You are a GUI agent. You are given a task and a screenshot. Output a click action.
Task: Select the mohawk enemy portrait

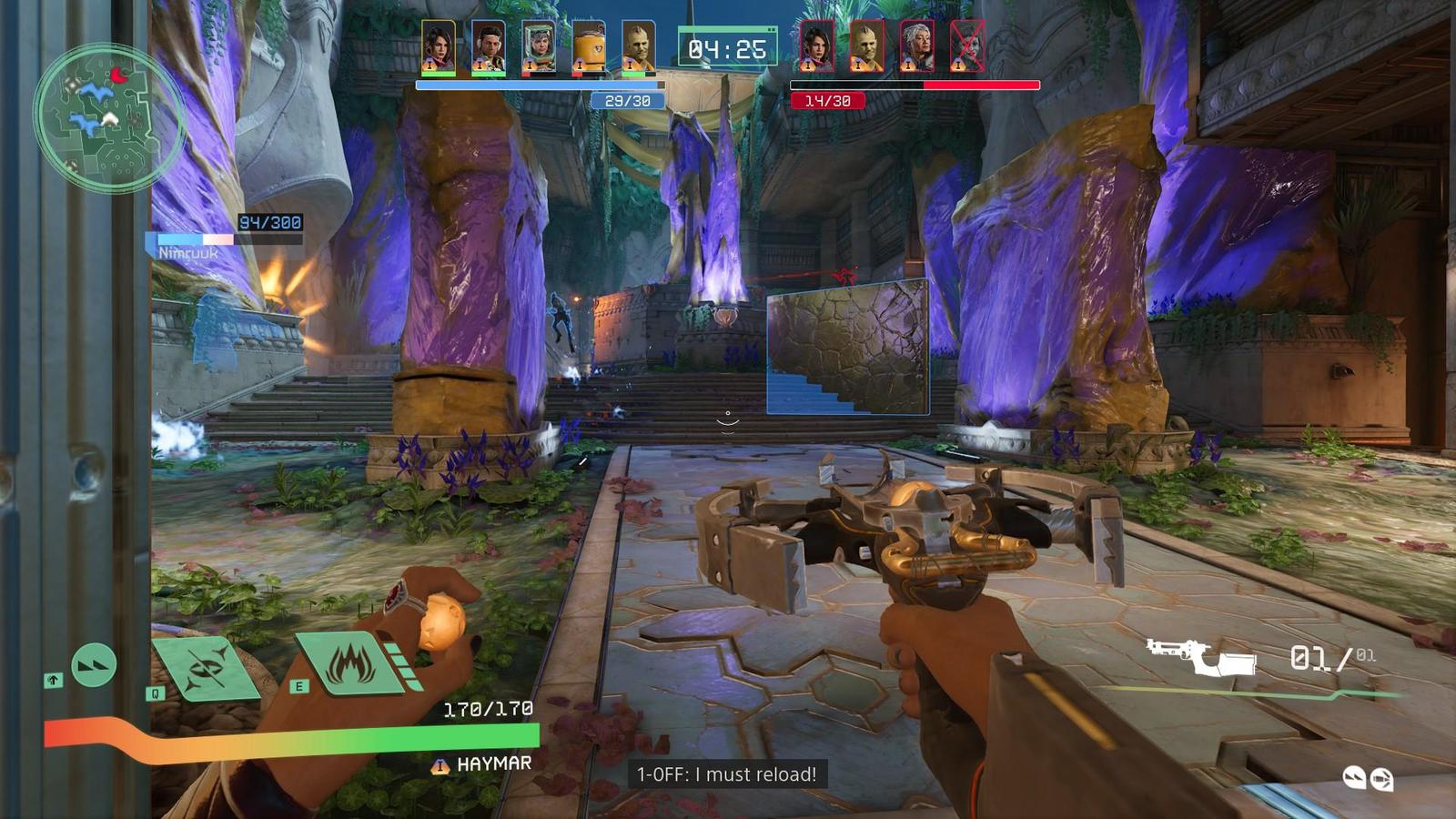(x=866, y=47)
